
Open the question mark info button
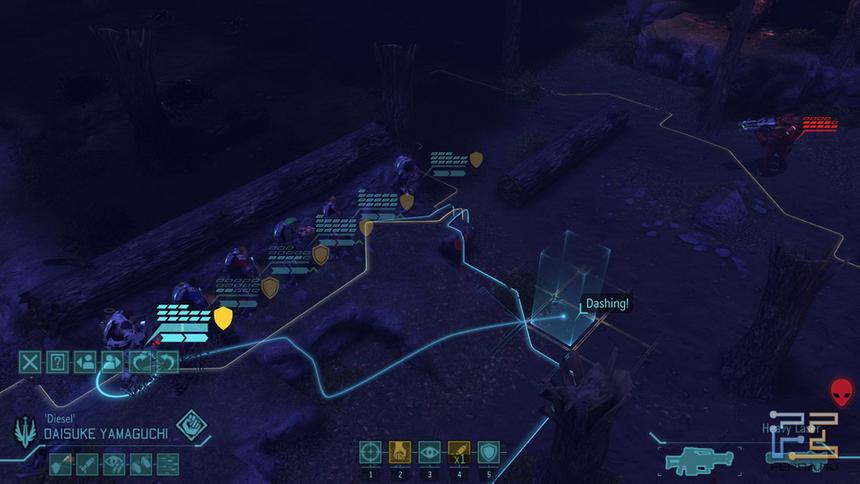coord(57,362)
